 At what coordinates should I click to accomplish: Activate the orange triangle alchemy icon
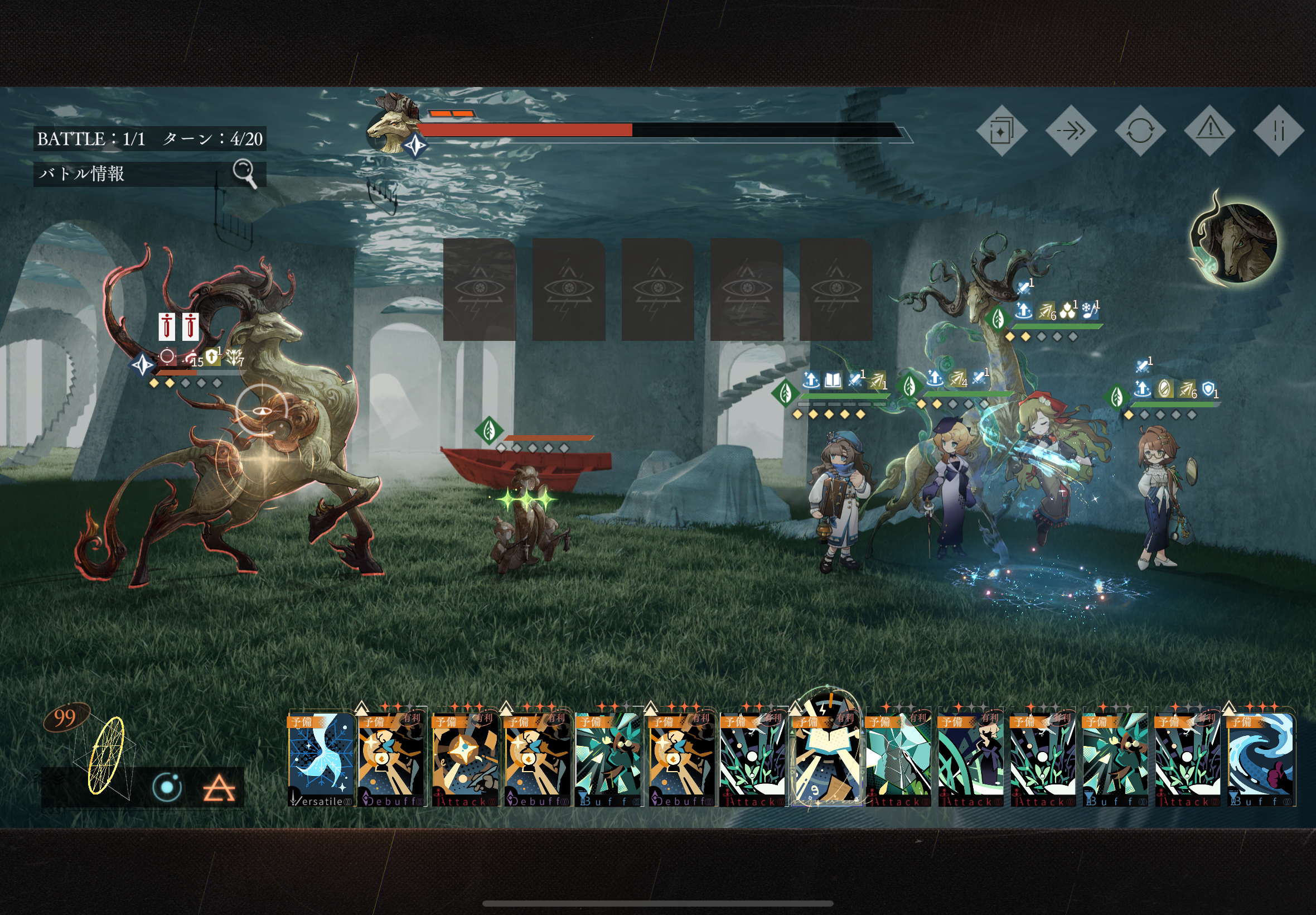pos(219,789)
